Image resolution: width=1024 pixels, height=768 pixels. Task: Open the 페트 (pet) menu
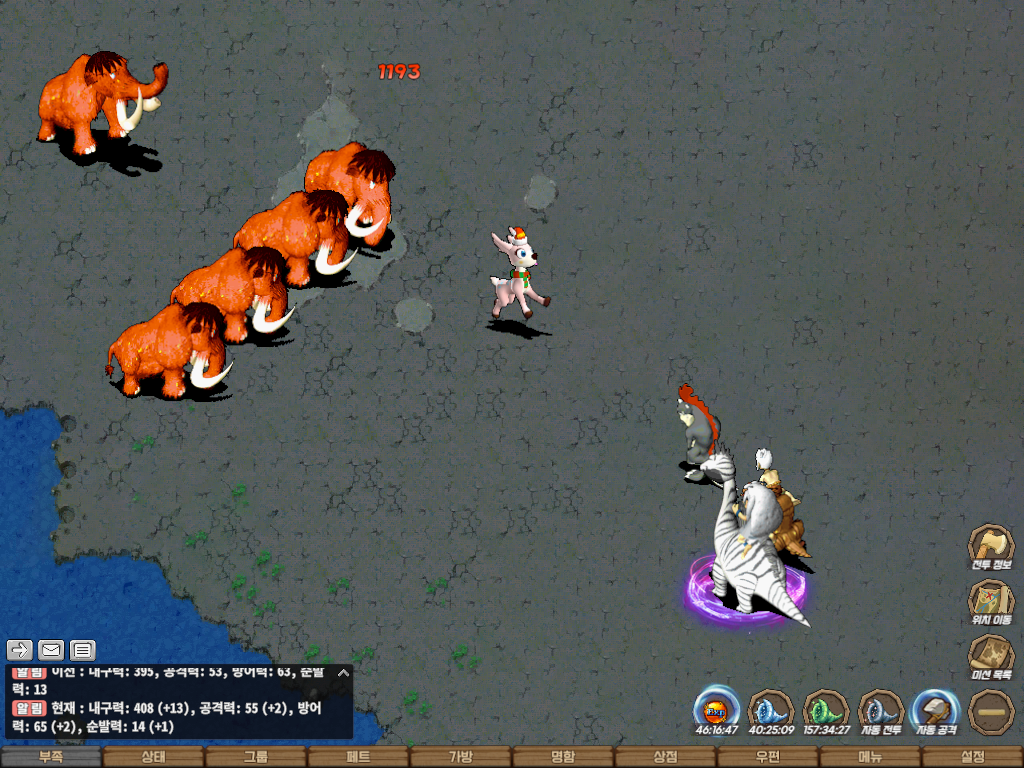coord(358,757)
